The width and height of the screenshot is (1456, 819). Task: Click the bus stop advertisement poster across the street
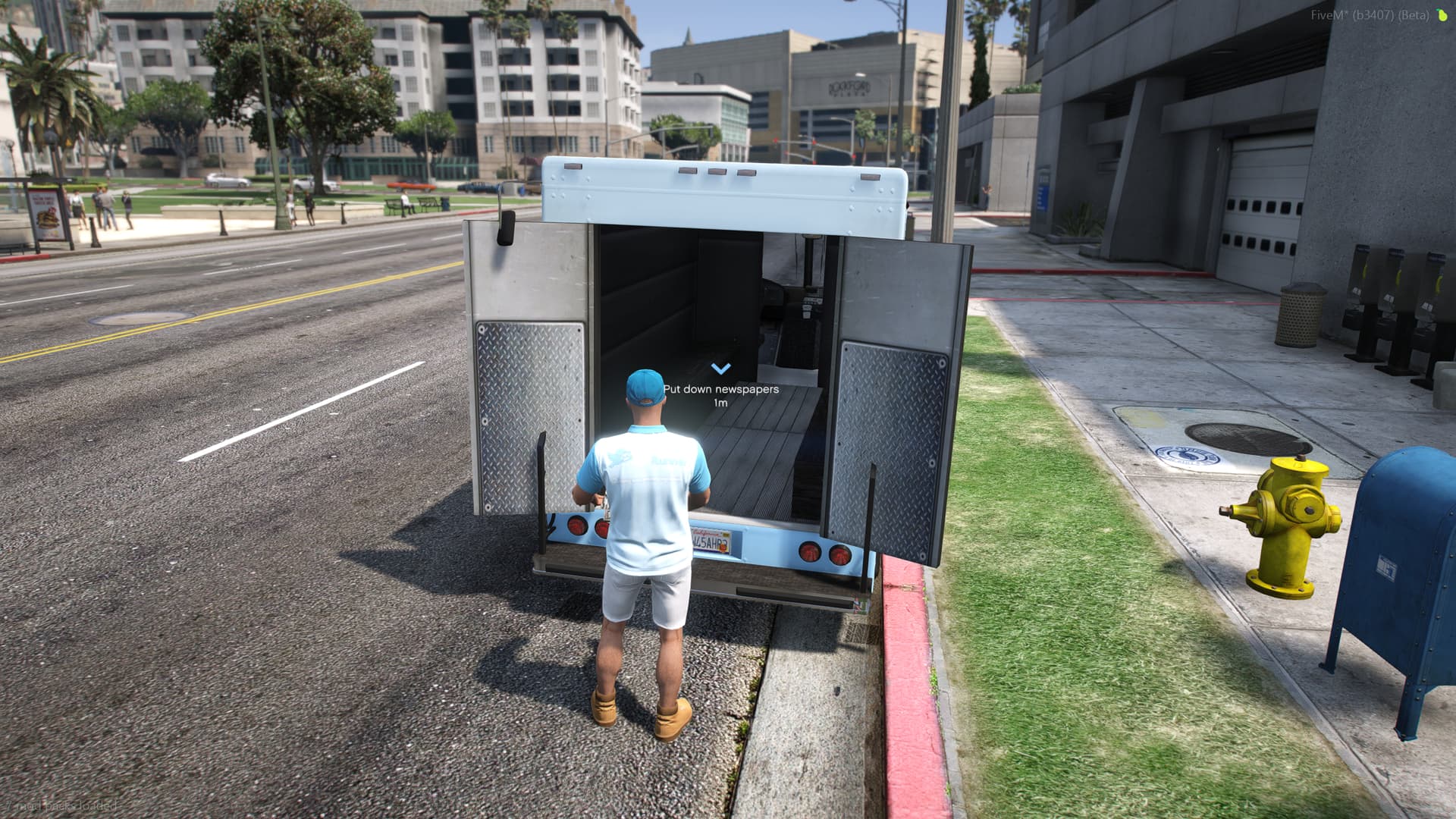[x=45, y=212]
